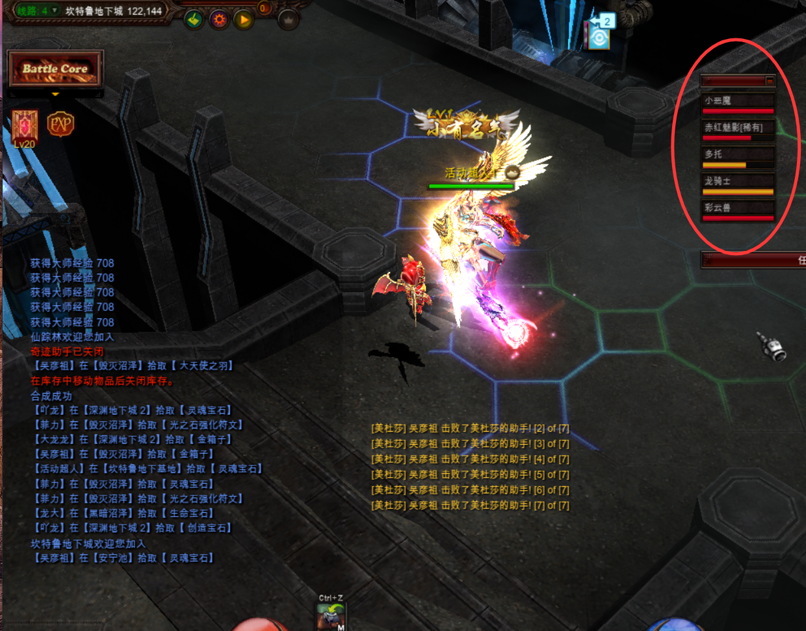Choose 多托 from the target list
This screenshot has width=806, height=631.
coord(738,157)
